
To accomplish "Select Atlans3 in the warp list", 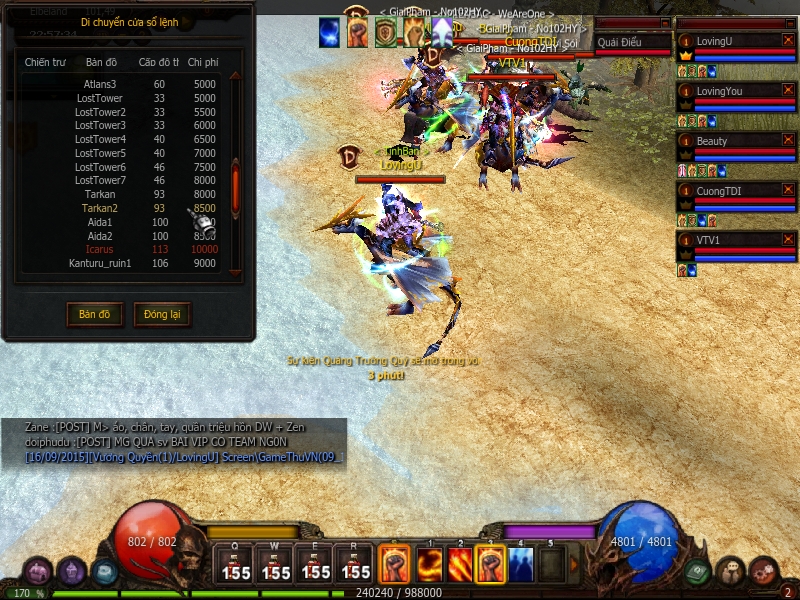I will click(x=100, y=84).
